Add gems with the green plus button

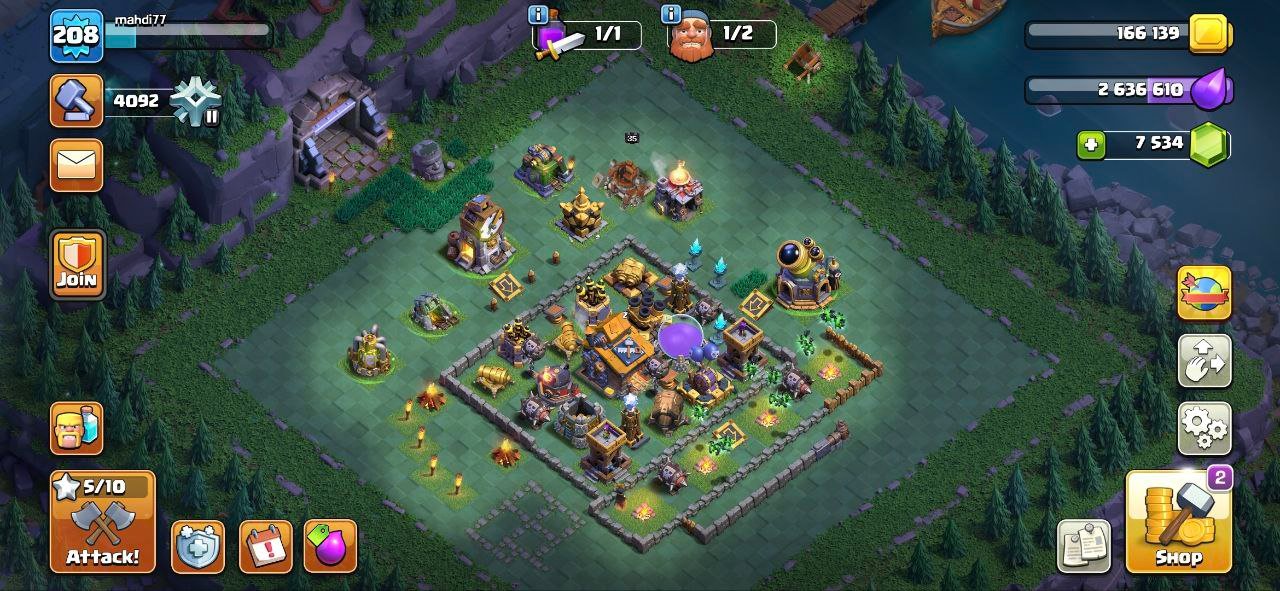pos(1091,144)
